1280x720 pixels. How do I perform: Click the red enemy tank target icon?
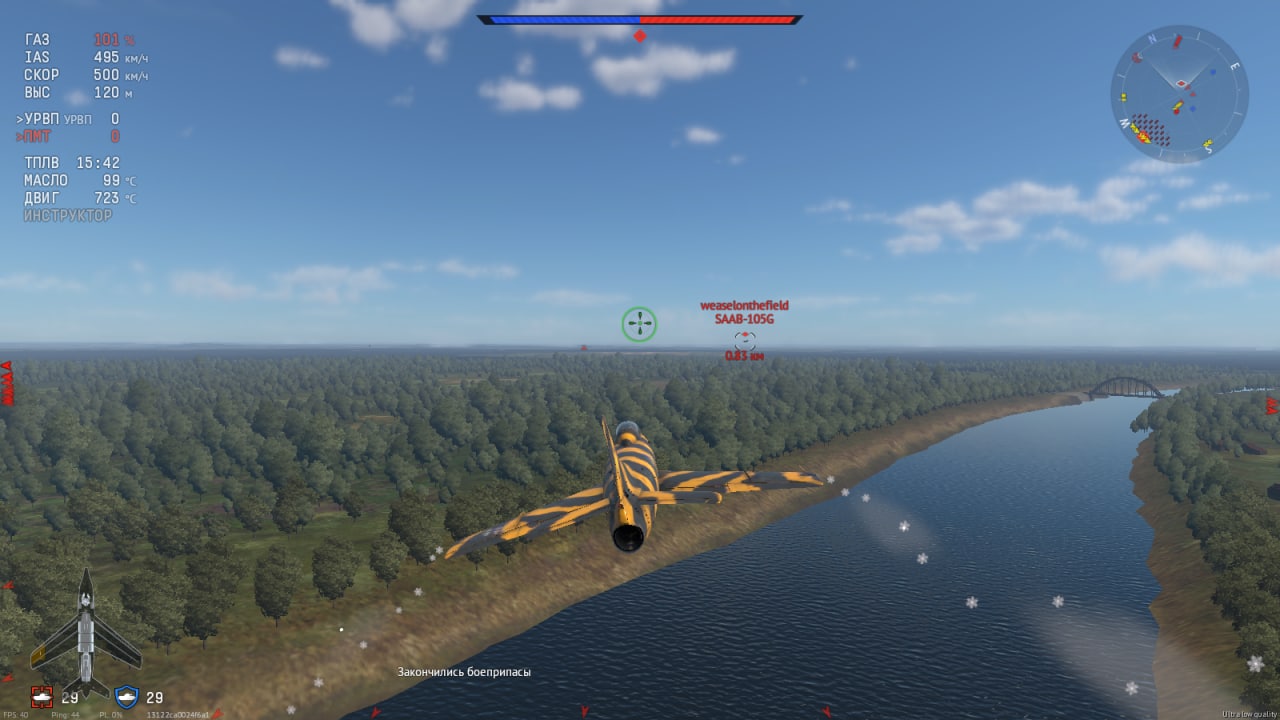(41, 697)
